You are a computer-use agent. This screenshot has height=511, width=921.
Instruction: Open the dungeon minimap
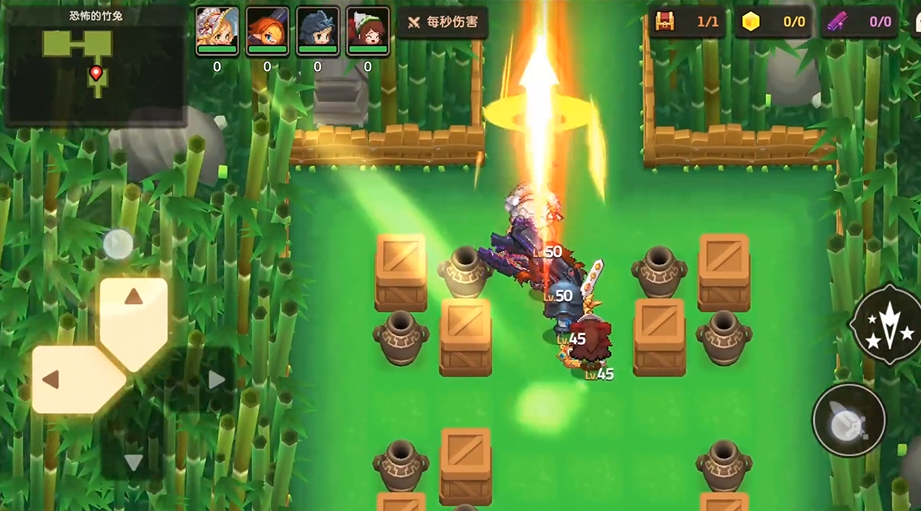(x=95, y=64)
